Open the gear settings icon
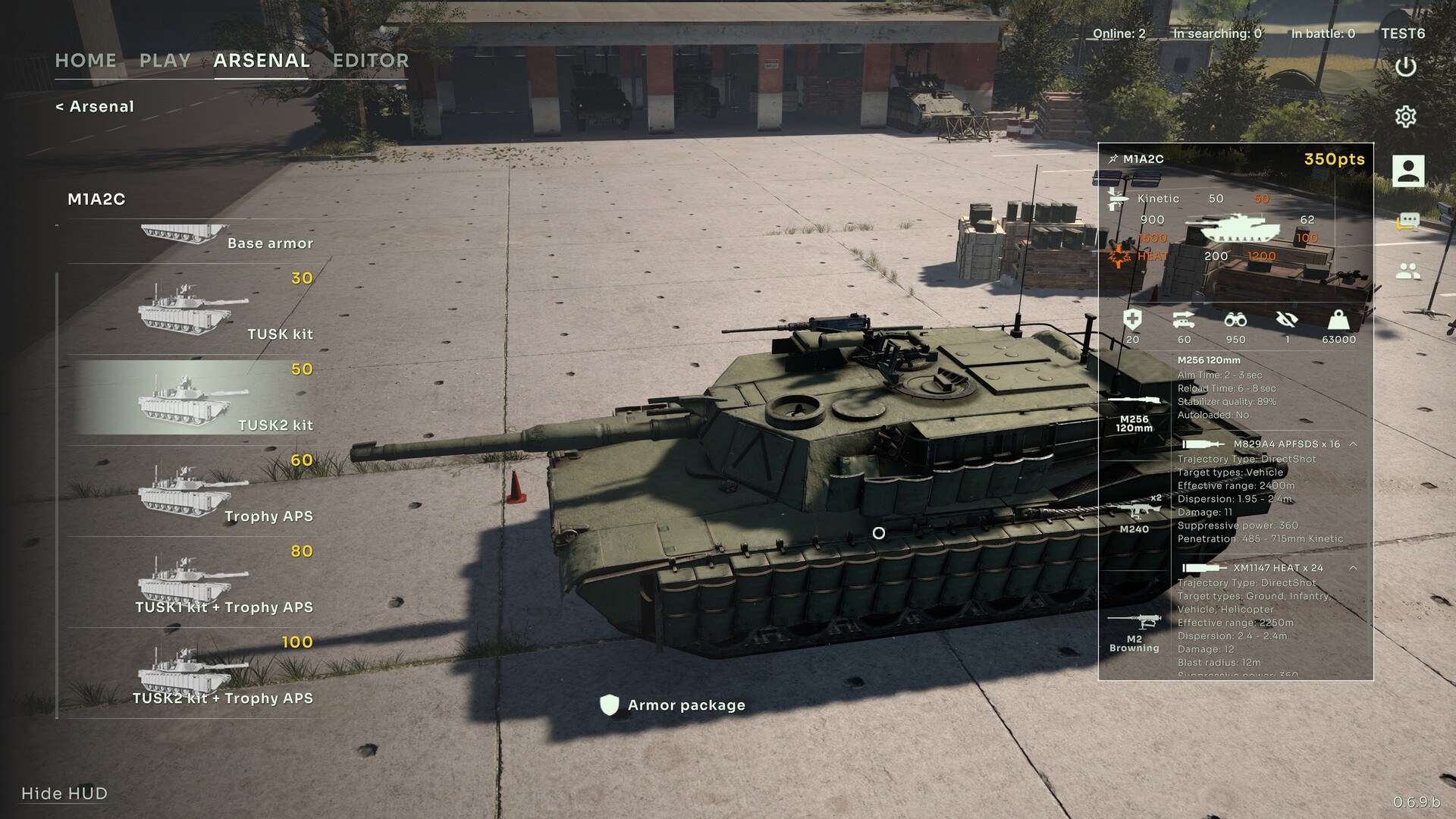The image size is (1456, 819). 1406,117
